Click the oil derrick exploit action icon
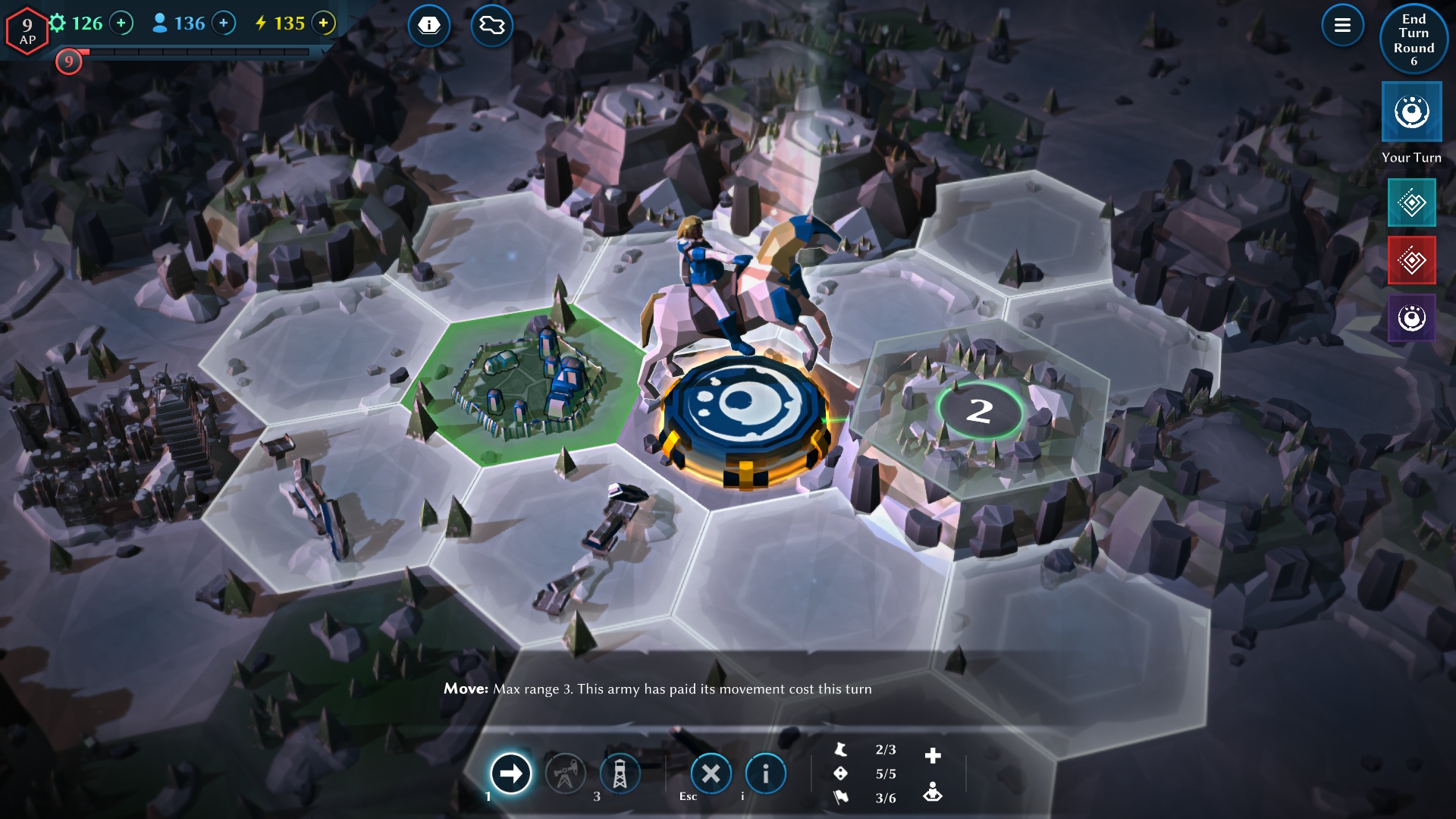The image size is (1456, 819). [566, 774]
